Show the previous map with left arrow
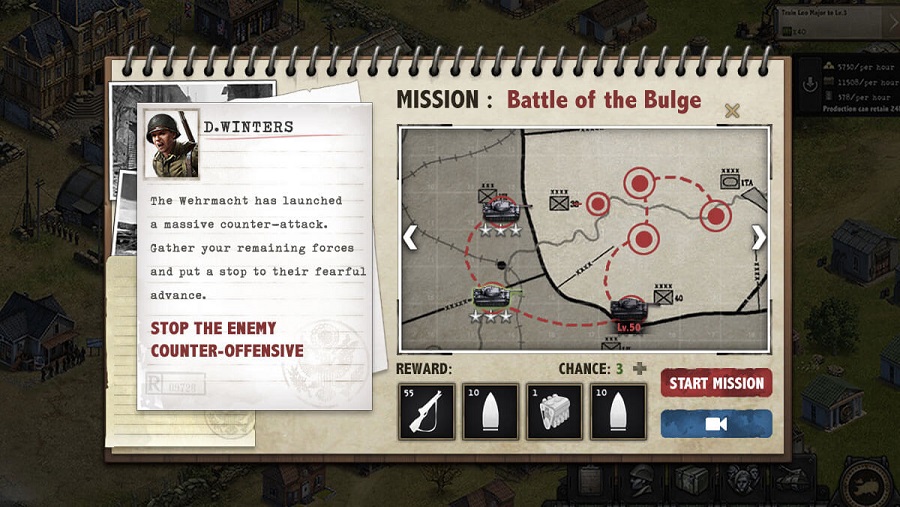Image resolution: width=900 pixels, height=507 pixels. coord(409,237)
